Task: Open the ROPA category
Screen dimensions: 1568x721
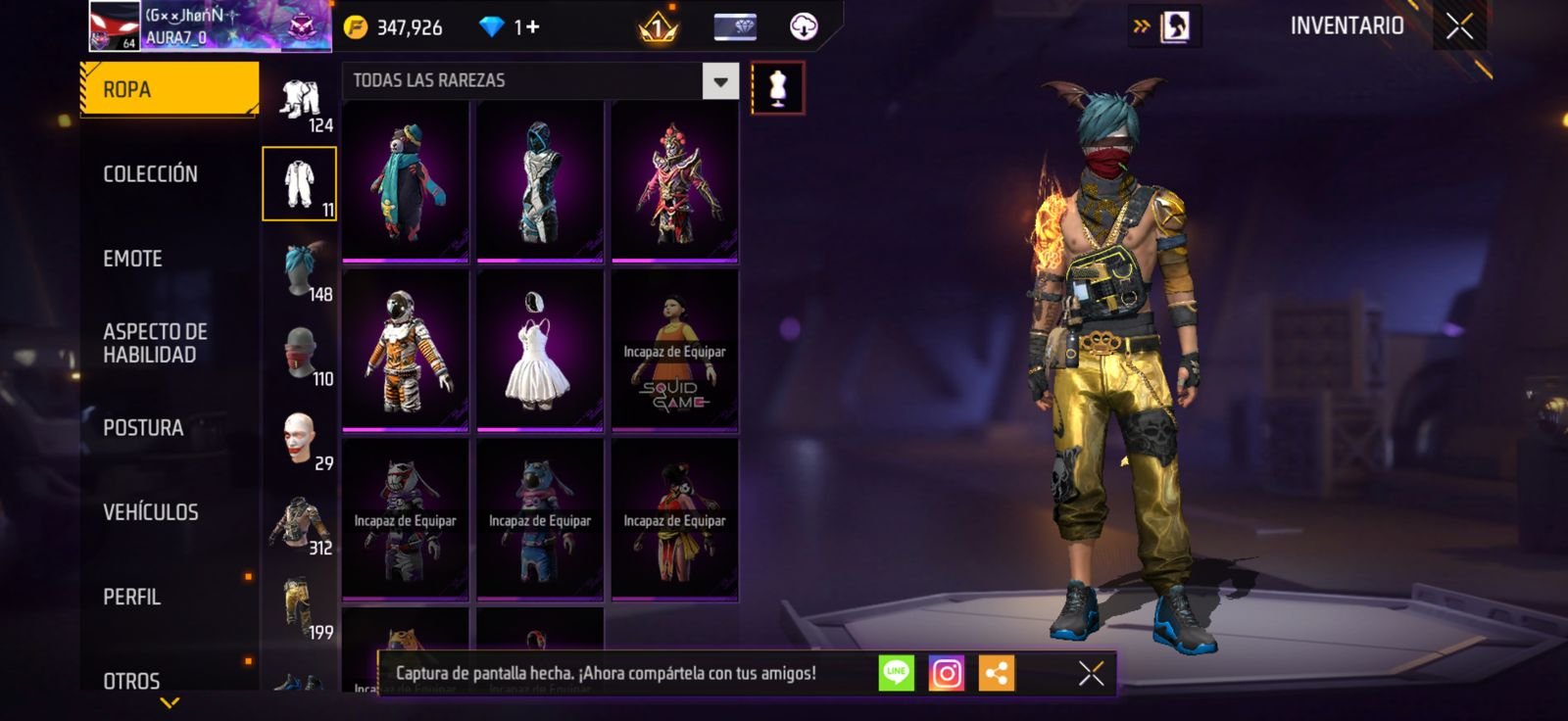Action: pos(169,89)
